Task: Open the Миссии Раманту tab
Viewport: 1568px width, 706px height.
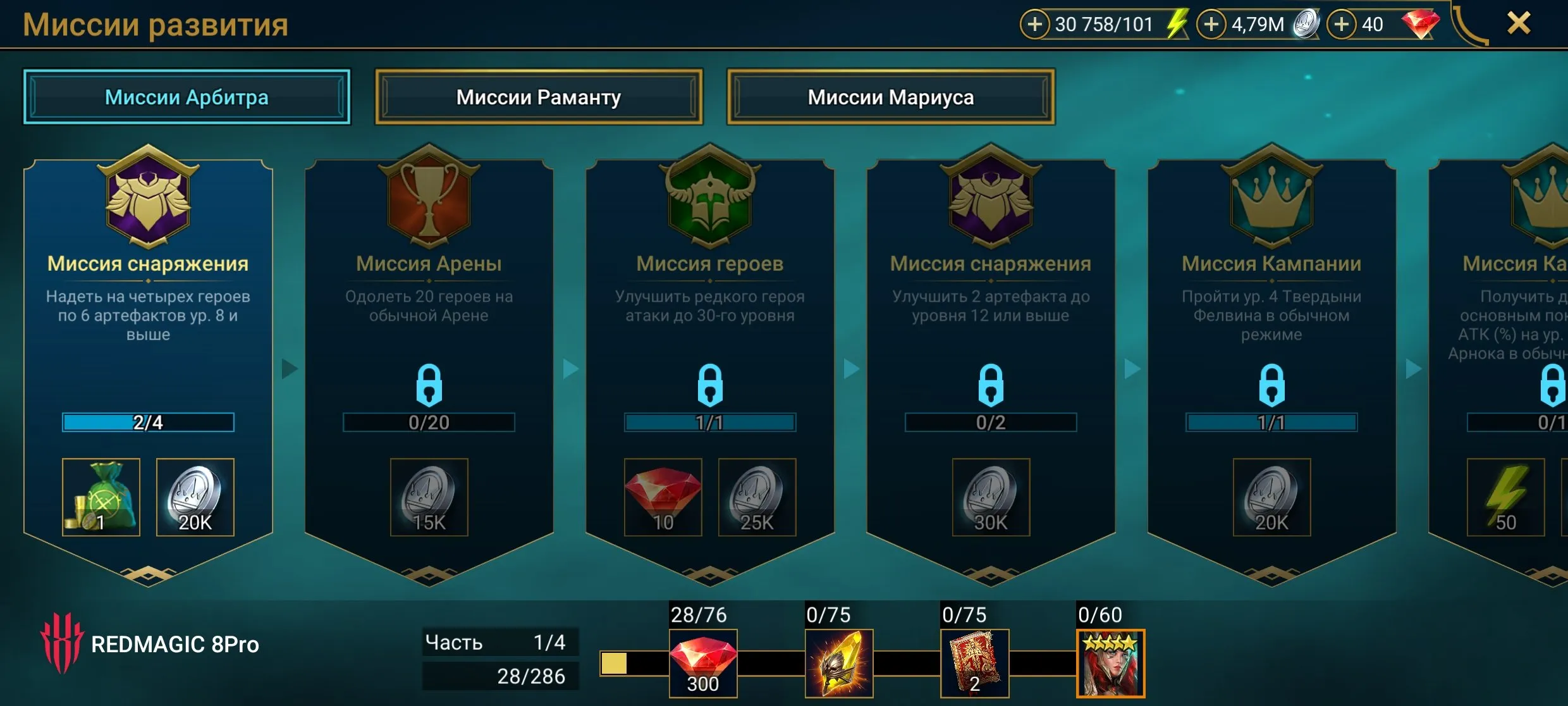Action: tap(538, 97)
